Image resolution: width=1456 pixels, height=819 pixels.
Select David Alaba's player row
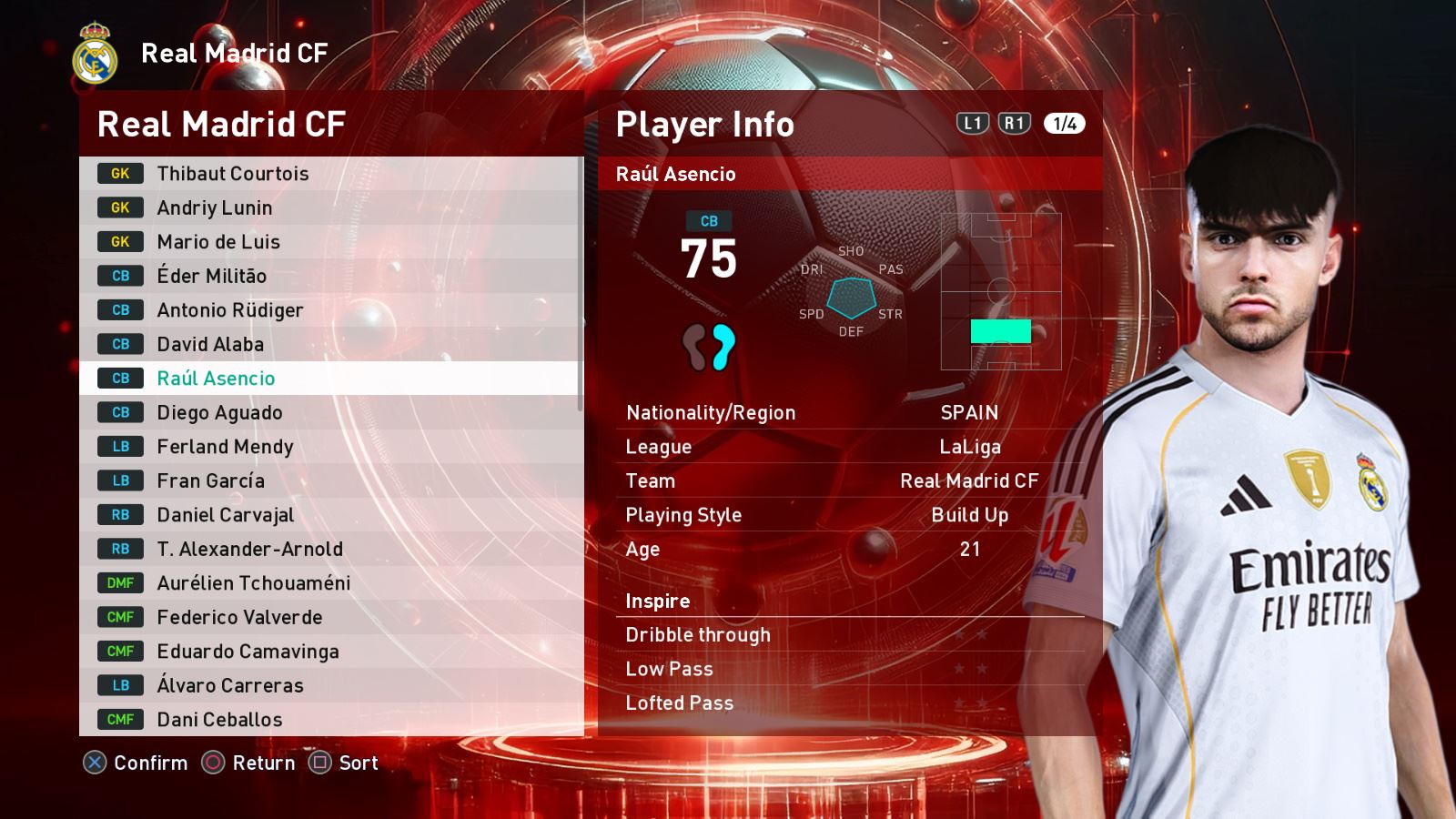[328, 344]
